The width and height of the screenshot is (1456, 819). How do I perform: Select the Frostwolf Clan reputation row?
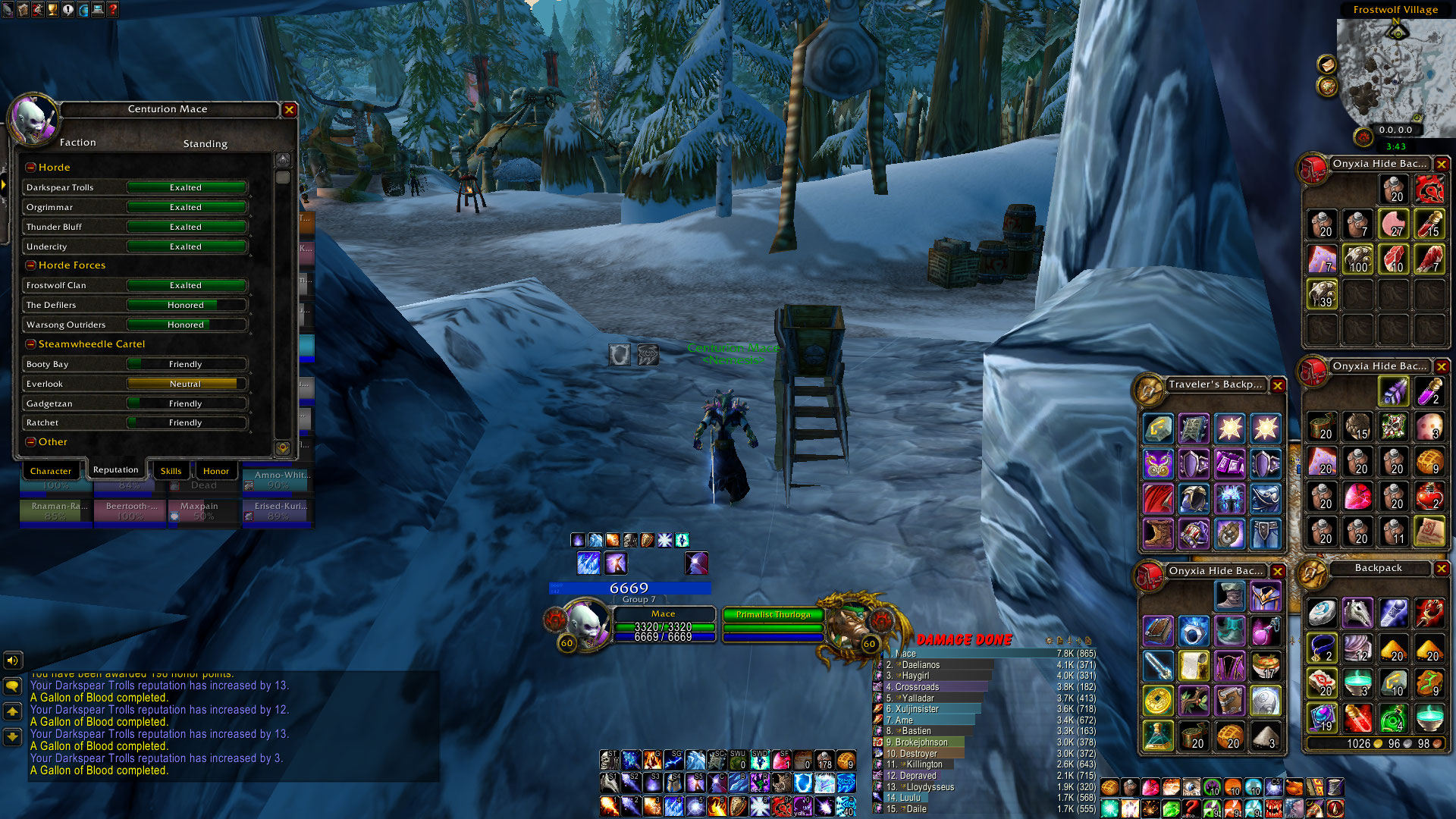point(135,285)
